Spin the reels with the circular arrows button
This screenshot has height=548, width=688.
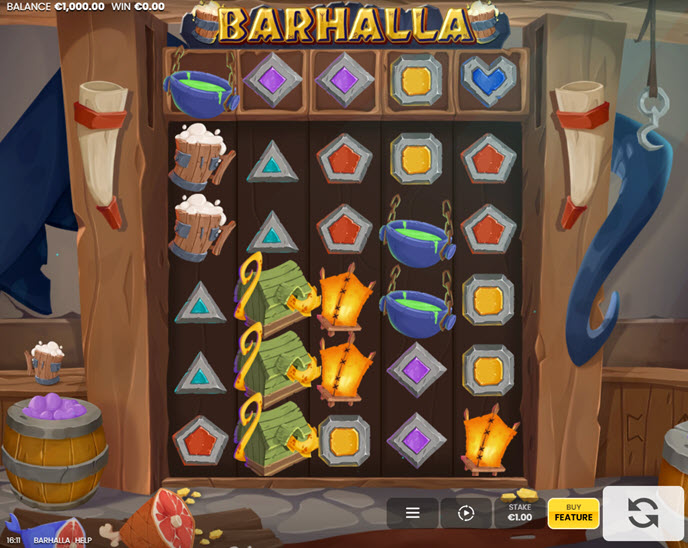(x=643, y=513)
